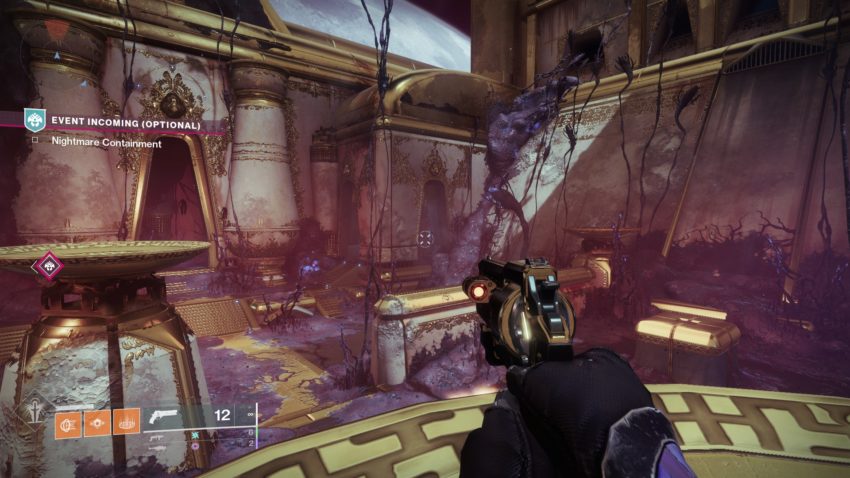
Task: Click the pink diamond event waypoint marker
Action: click(46, 267)
